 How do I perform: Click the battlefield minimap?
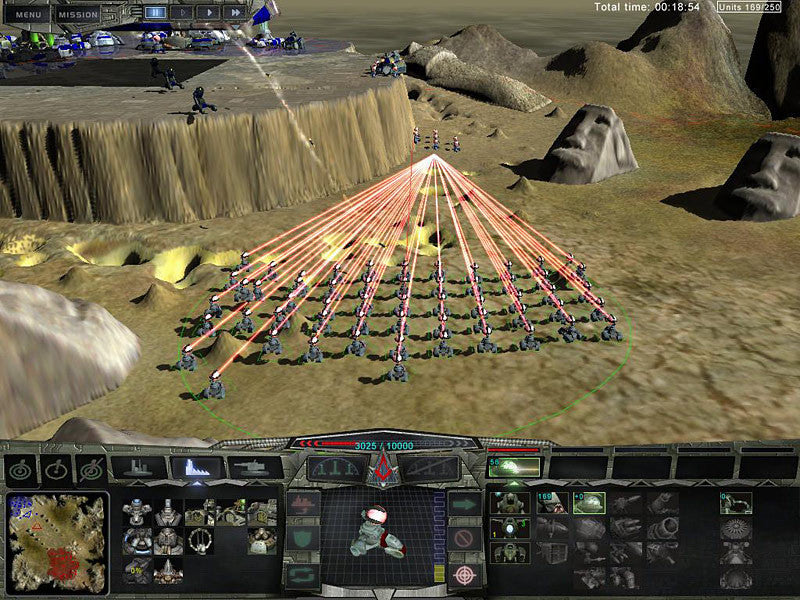56,540
